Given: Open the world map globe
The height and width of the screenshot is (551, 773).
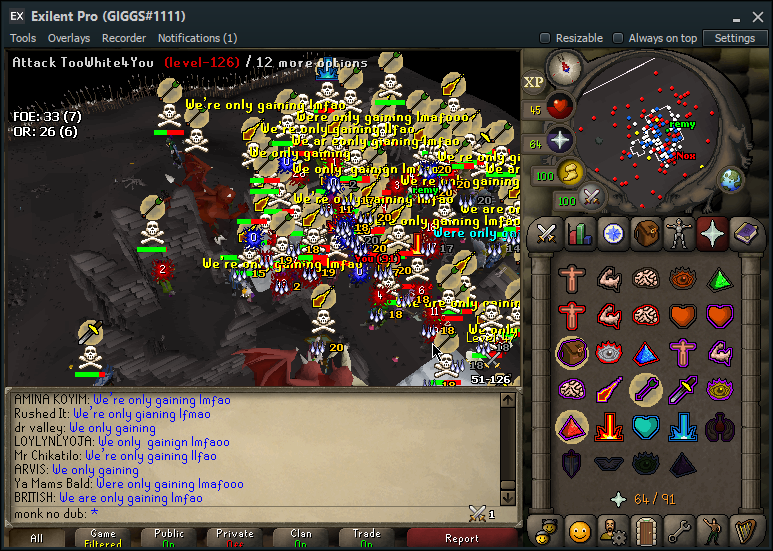Looking at the screenshot, I should click(x=732, y=179).
